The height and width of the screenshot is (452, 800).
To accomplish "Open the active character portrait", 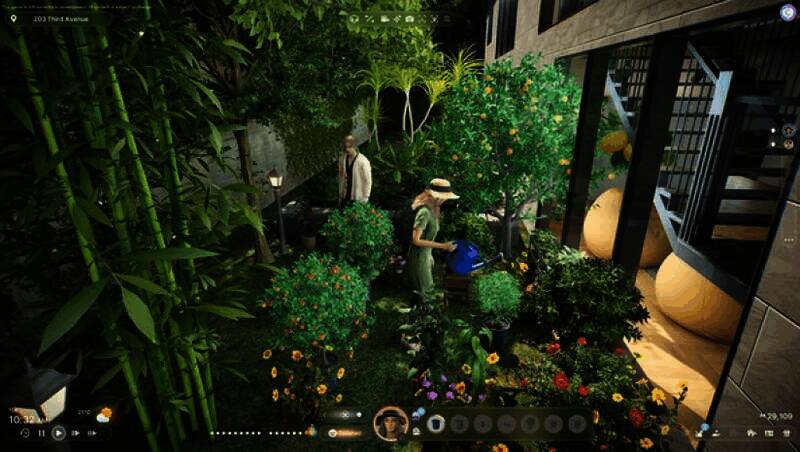I will point(390,423).
